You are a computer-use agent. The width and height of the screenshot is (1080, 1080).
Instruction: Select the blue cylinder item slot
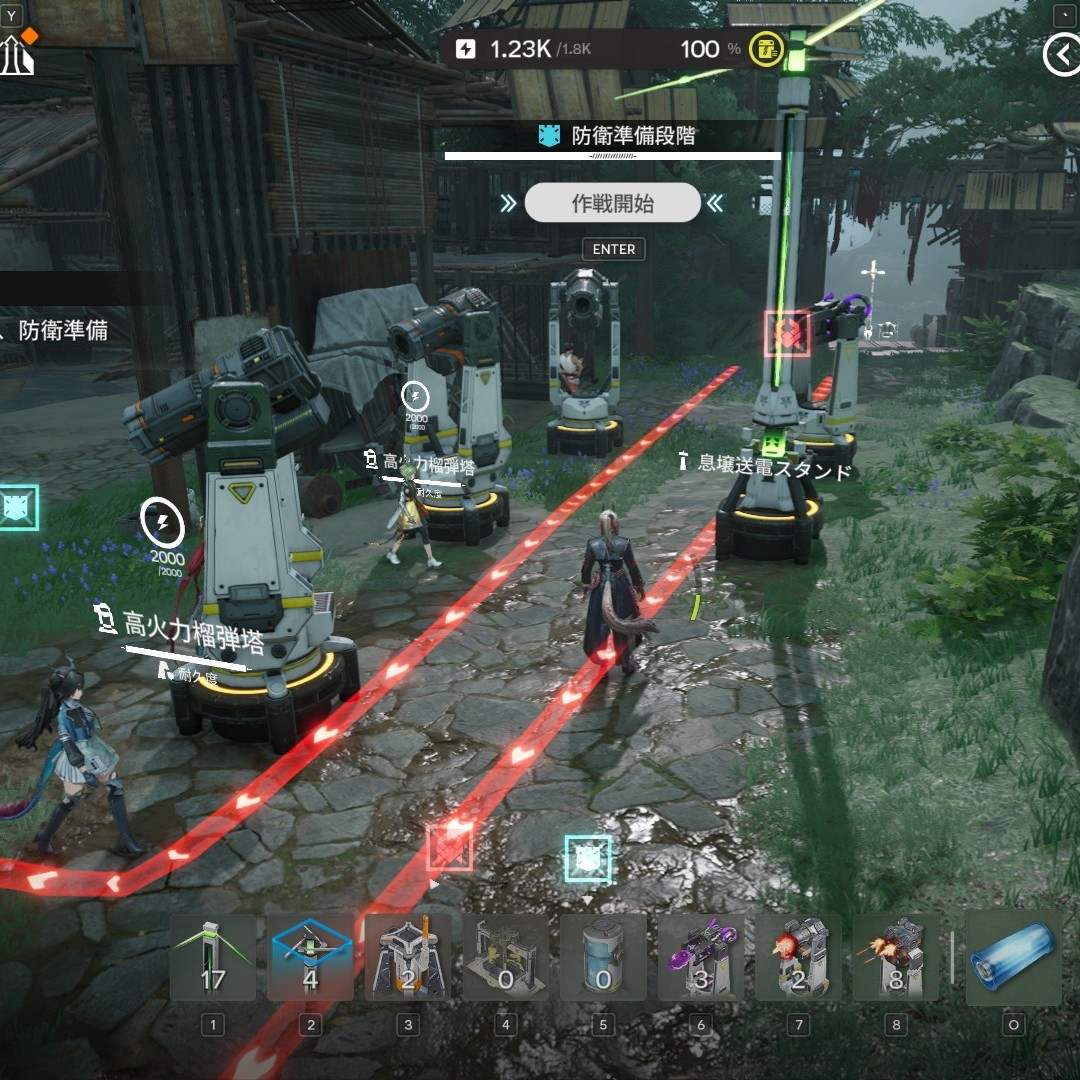1013,958
